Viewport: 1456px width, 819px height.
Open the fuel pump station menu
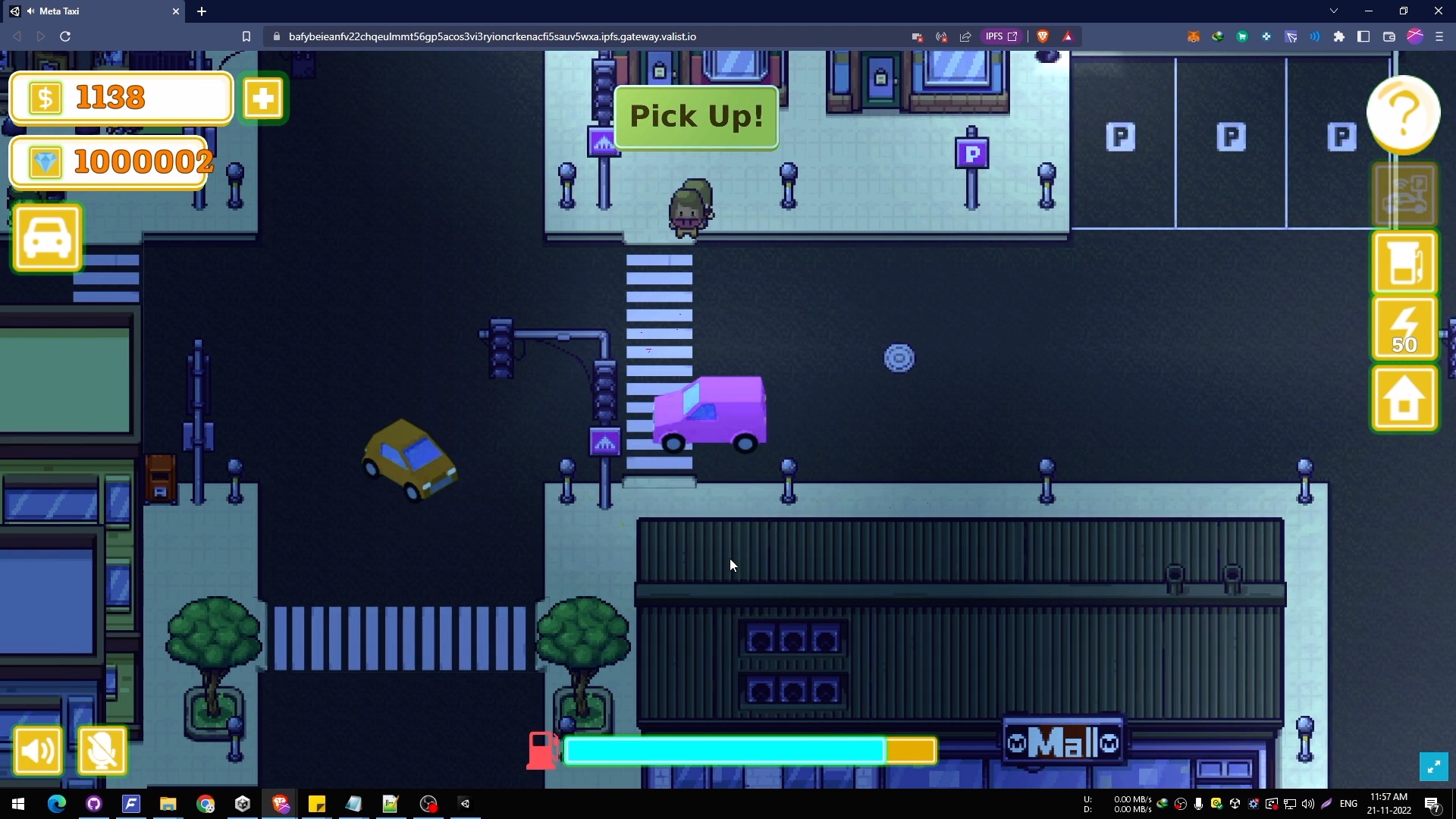point(1404,262)
